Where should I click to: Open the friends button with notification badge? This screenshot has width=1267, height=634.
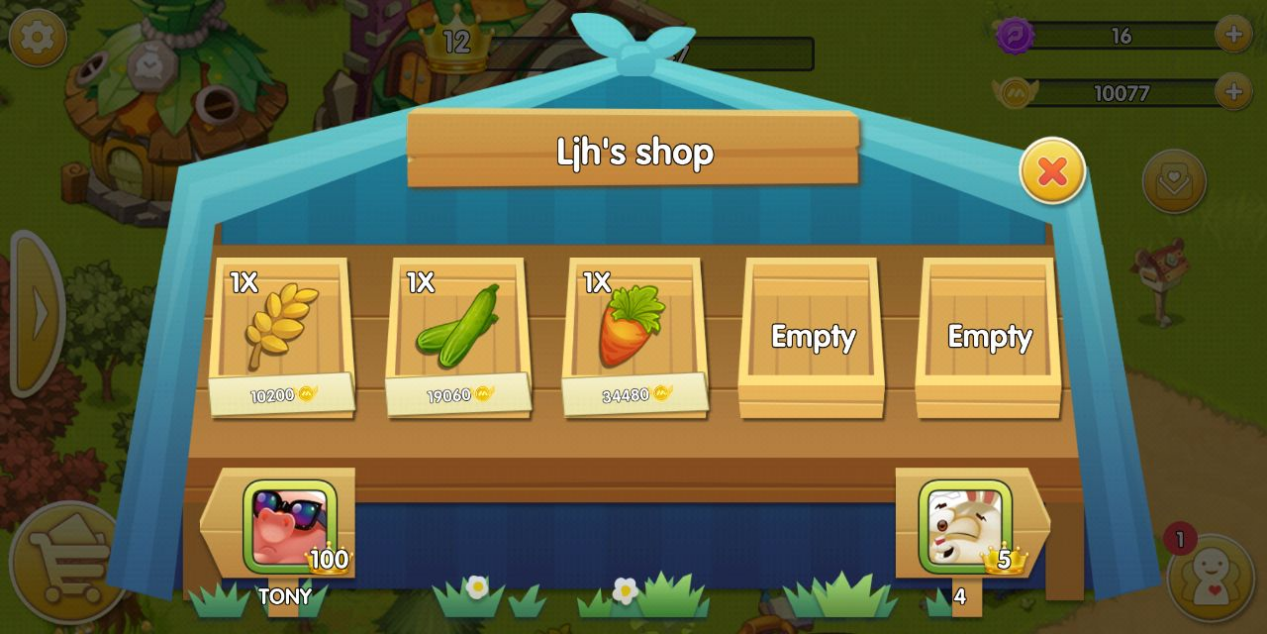[1210, 578]
